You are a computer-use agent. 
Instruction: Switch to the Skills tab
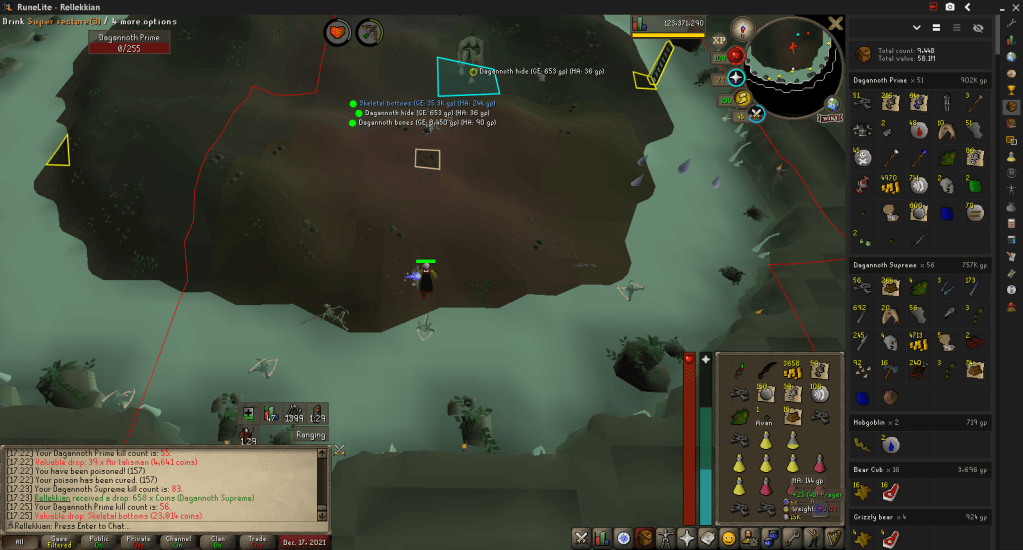point(603,538)
